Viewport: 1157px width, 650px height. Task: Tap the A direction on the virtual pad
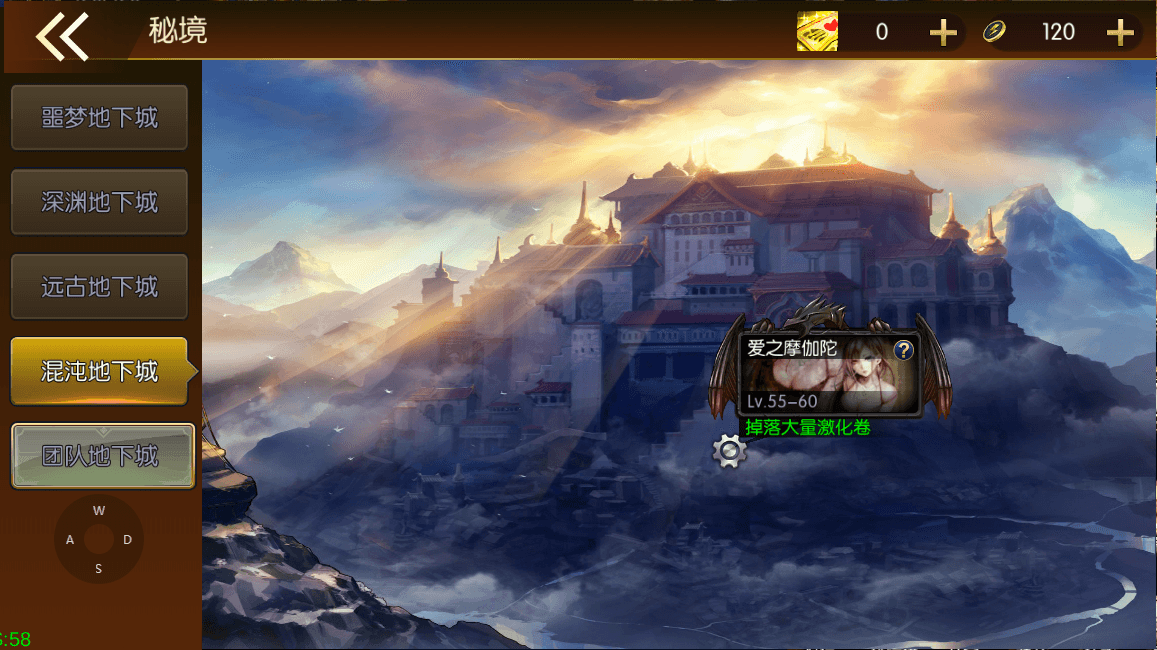click(70, 540)
